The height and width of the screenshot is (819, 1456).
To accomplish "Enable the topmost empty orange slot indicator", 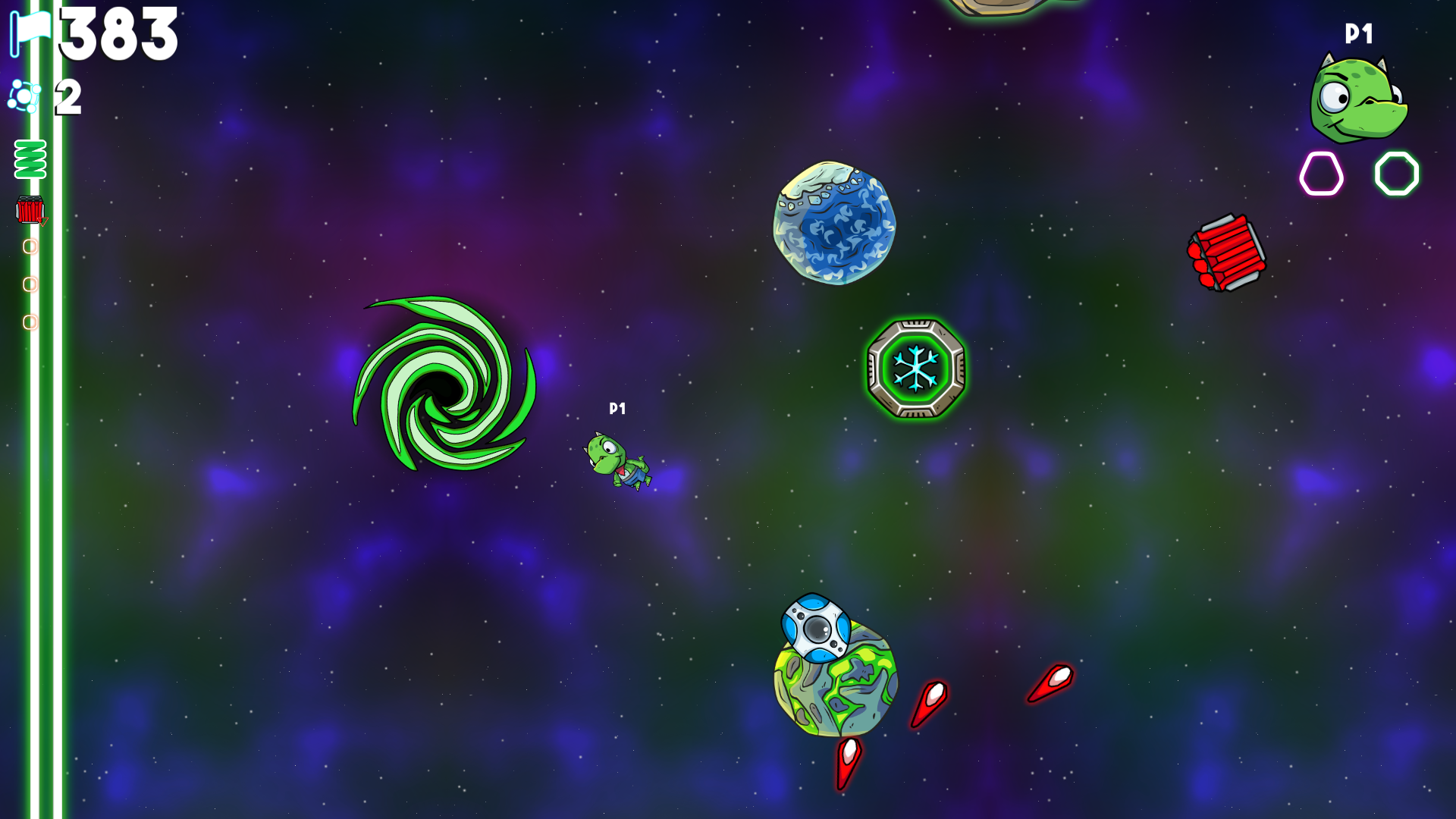I will click(x=31, y=247).
